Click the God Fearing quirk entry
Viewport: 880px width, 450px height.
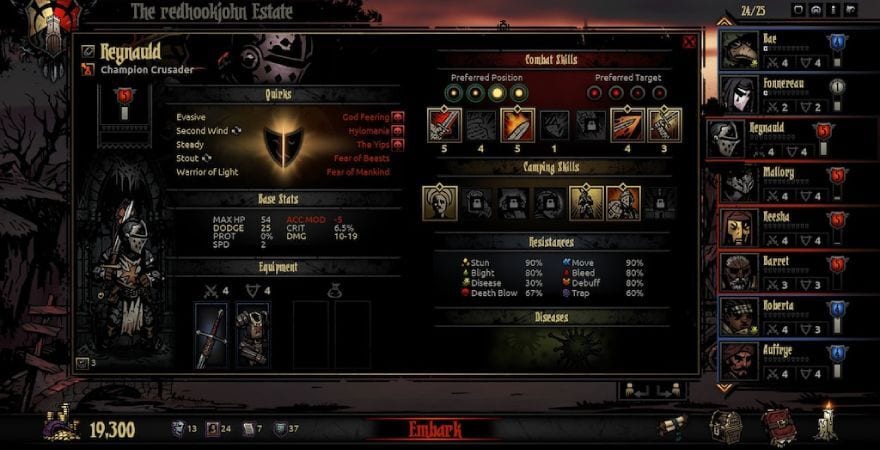tap(366, 117)
